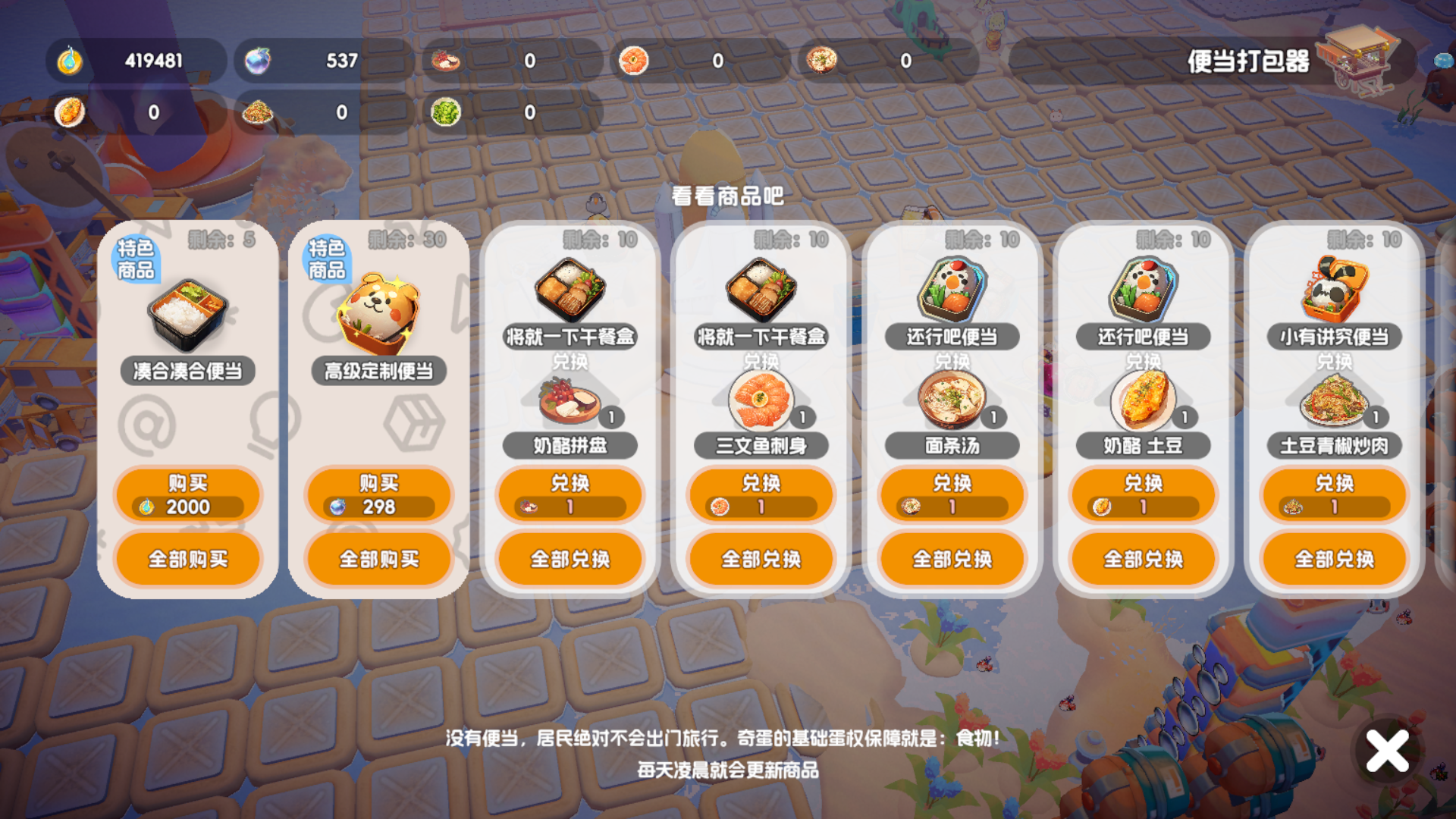Click the water droplet currency icon

click(x=70, y=60)
